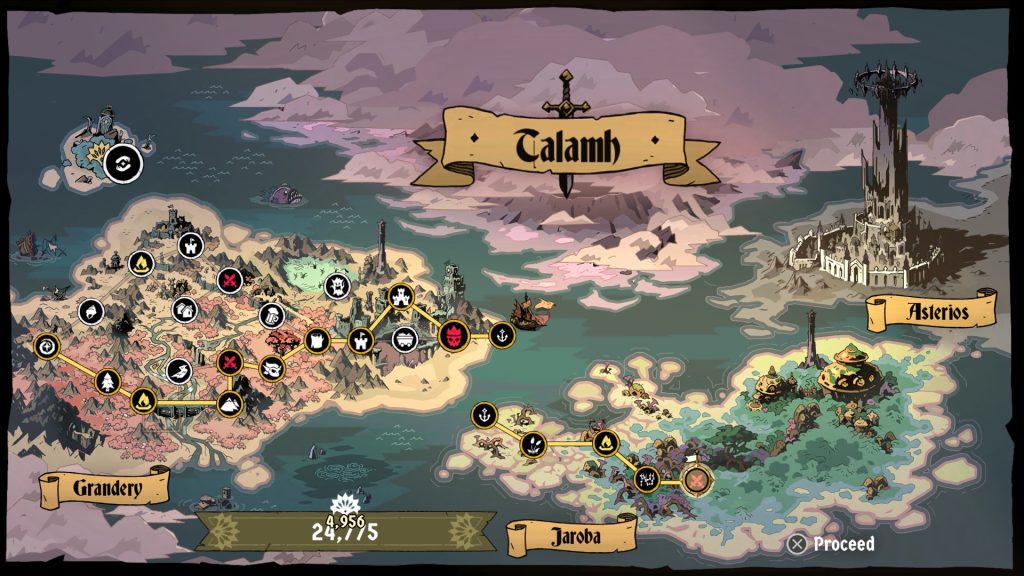The width and height of the screenshot is (1024, 576).
Task: Open the mountain peak map node
Action: tap(230, 403)
